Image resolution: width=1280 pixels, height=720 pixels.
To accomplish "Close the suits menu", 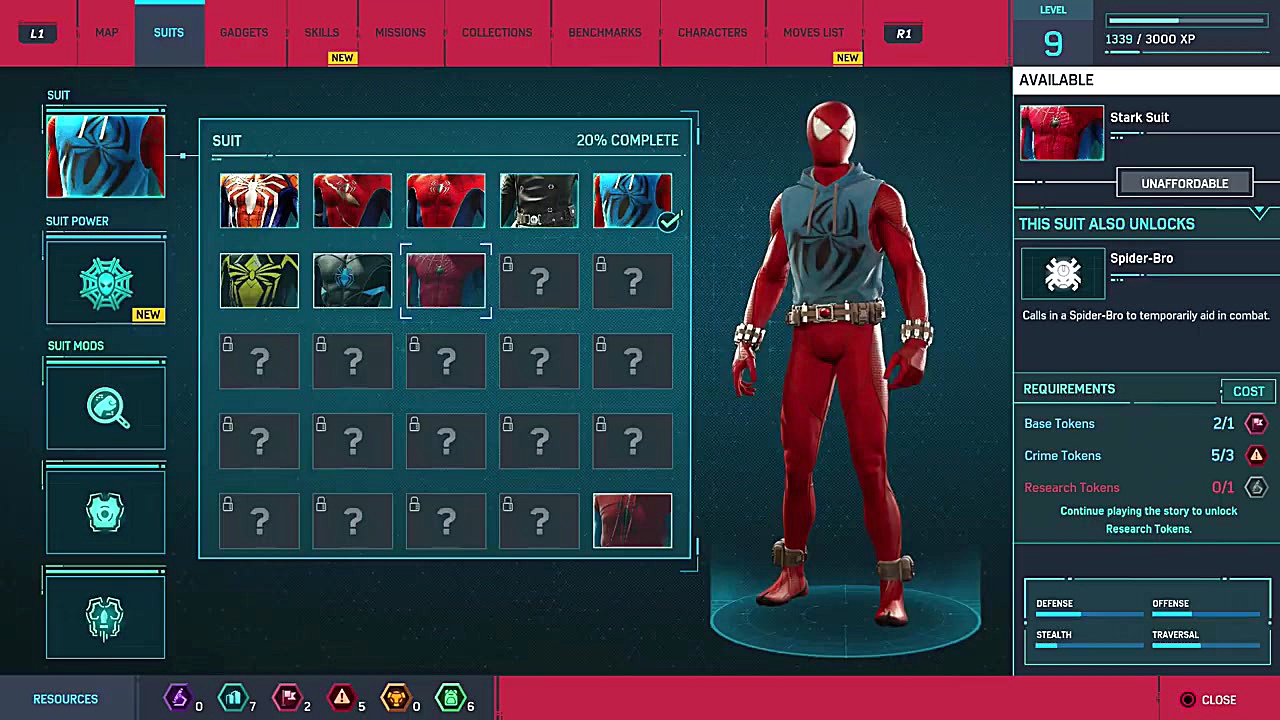I will tap(1209, 700).
